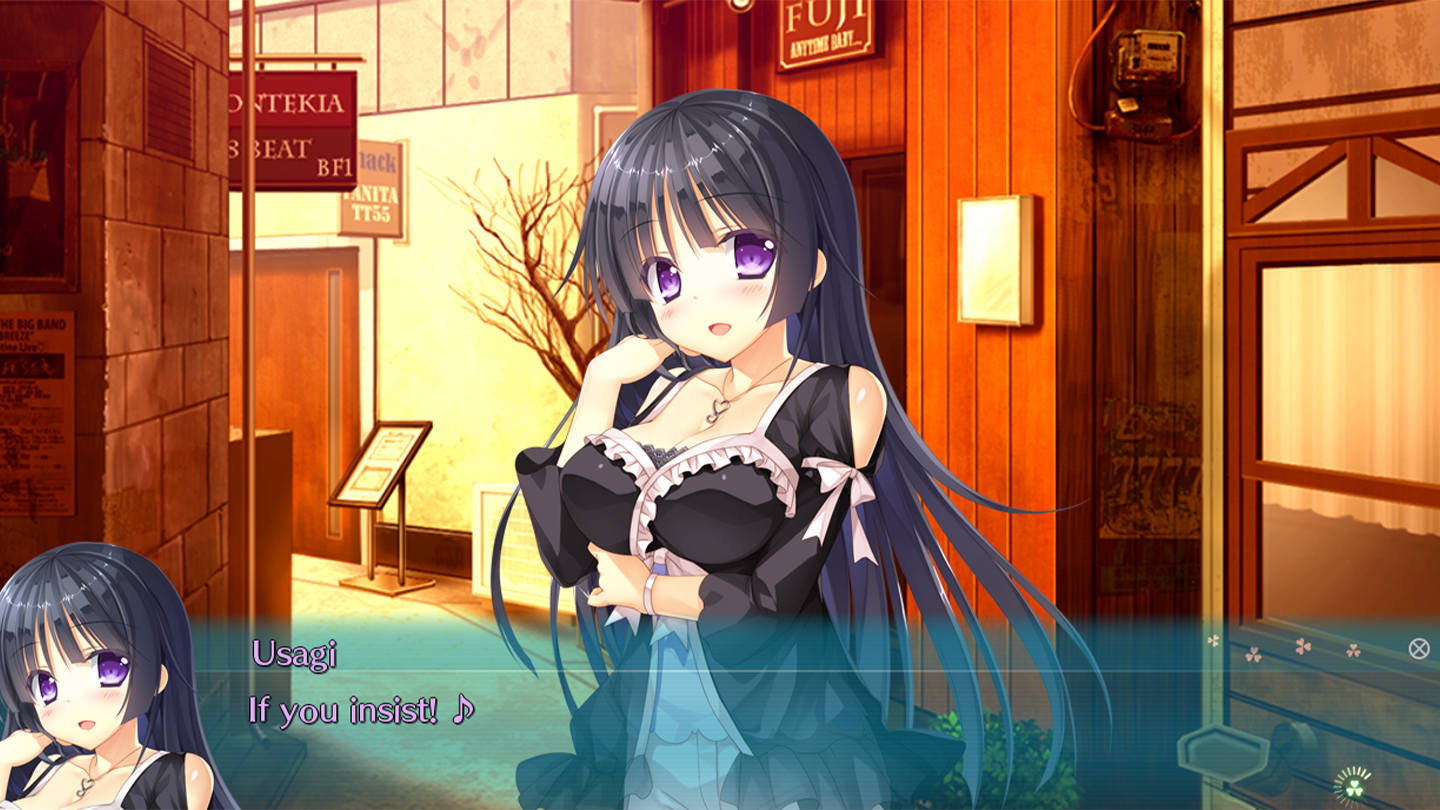Viewport: 1440px width, 810px height.
Task: Hide the dialogue box with the X button
Action: coord(1418,648)
